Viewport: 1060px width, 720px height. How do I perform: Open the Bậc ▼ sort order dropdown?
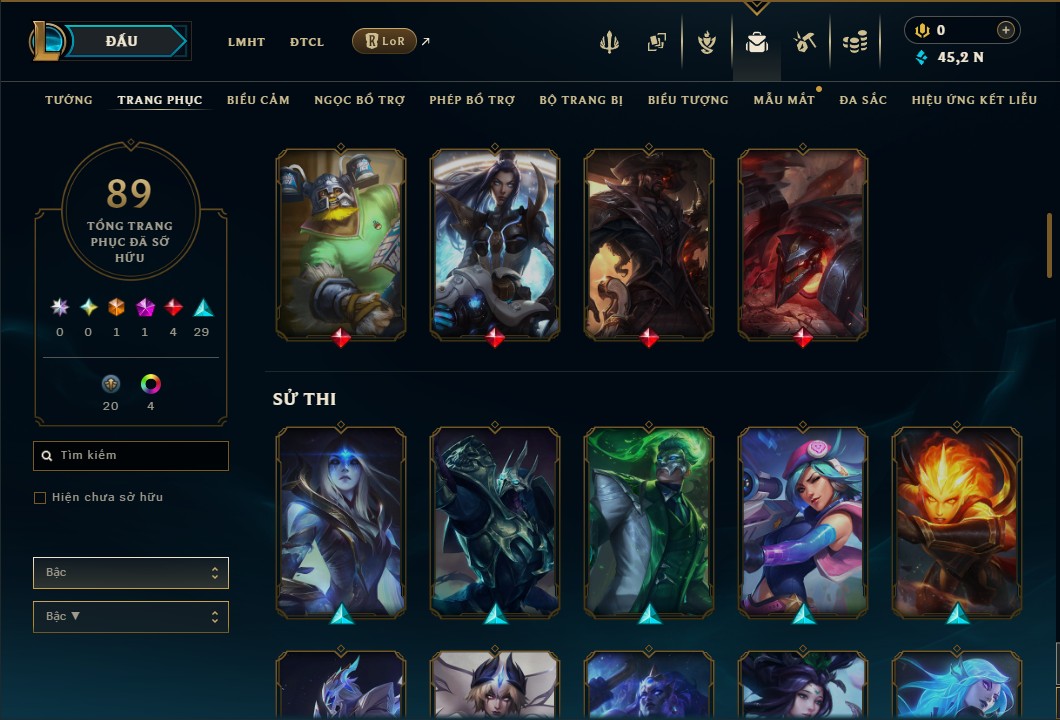[x=131, y=617]
